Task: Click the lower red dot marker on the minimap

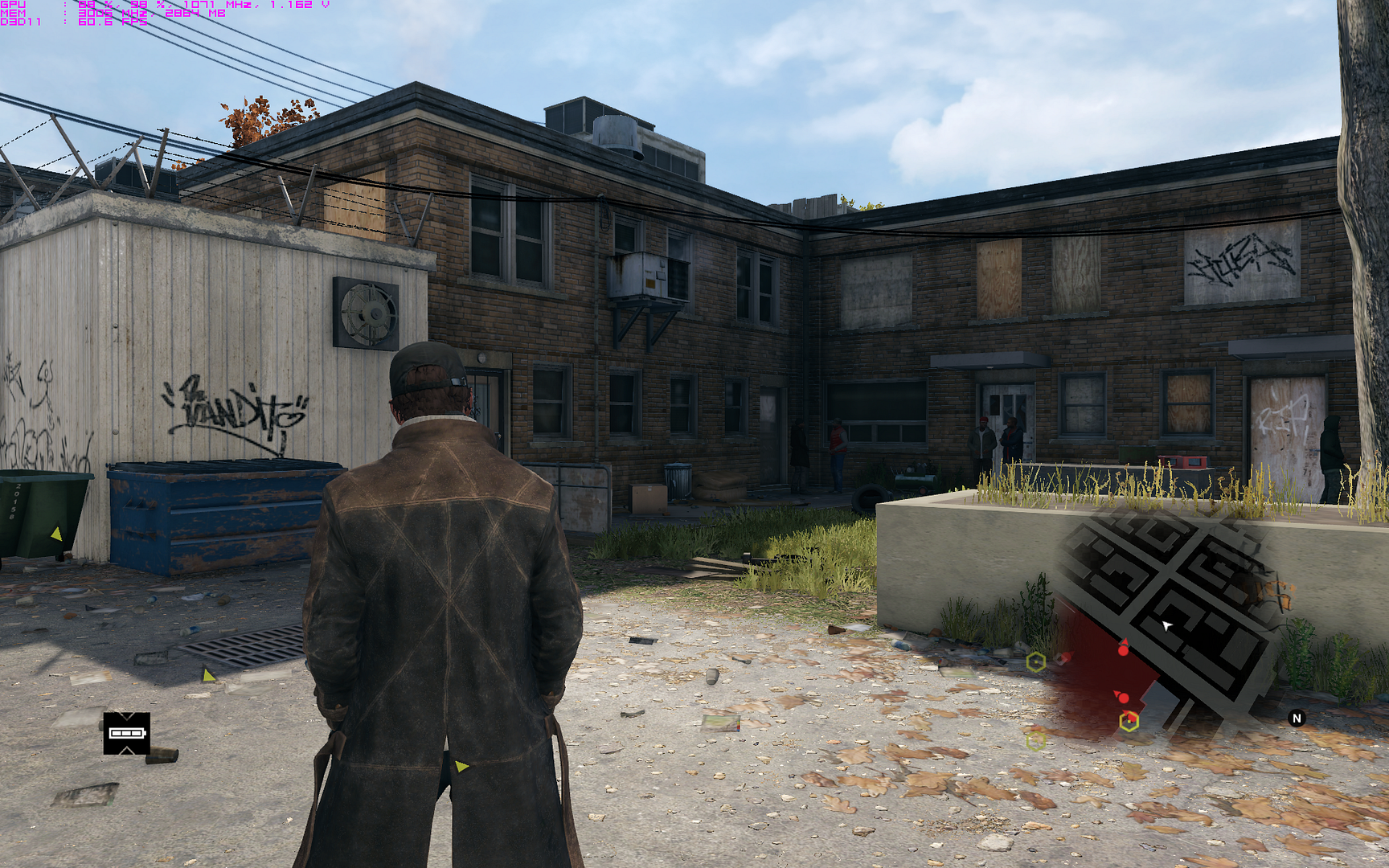Action: [x=1123, y=697]
